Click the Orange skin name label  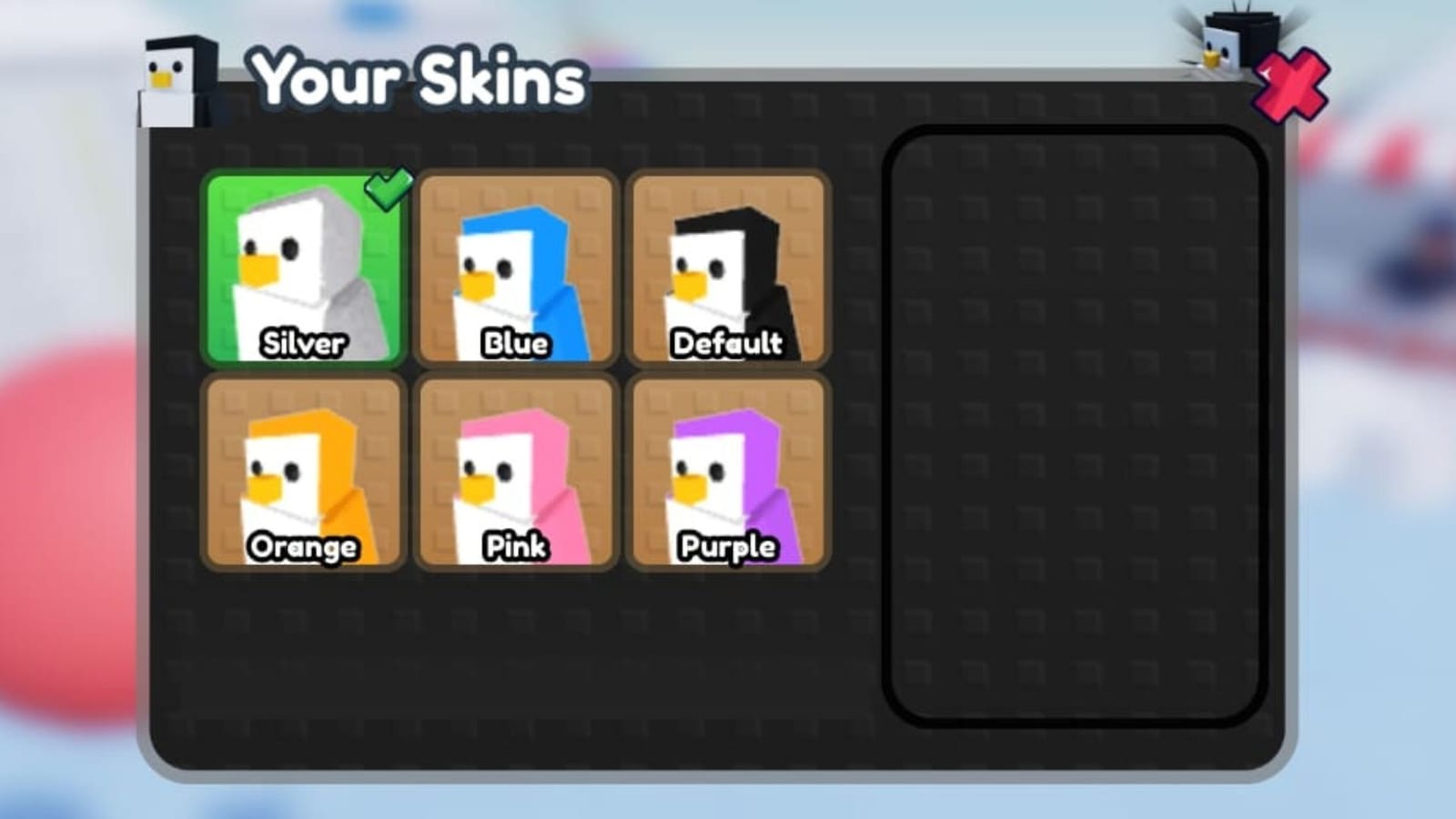coord(303,547)
